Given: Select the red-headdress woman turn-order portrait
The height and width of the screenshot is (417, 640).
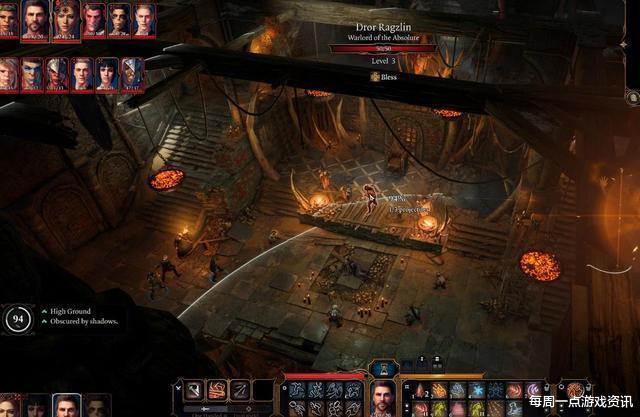Looking at the screenshot, I should tap(65, 18).
